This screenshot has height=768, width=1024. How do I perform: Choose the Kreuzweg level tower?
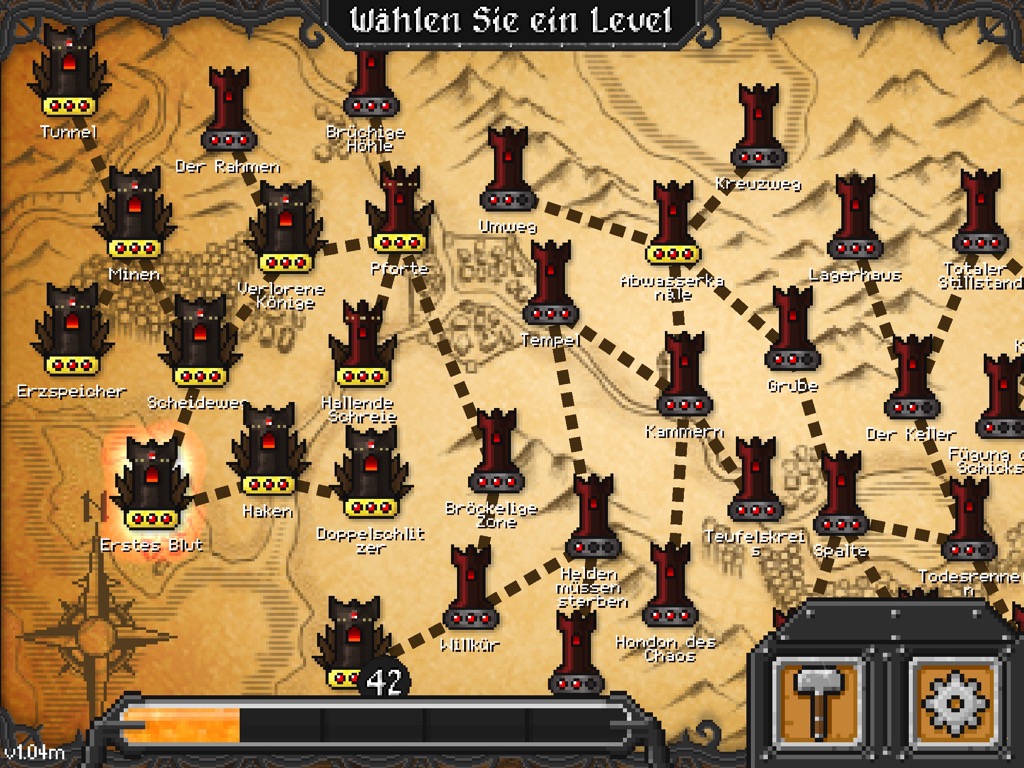tap(758, 127)
